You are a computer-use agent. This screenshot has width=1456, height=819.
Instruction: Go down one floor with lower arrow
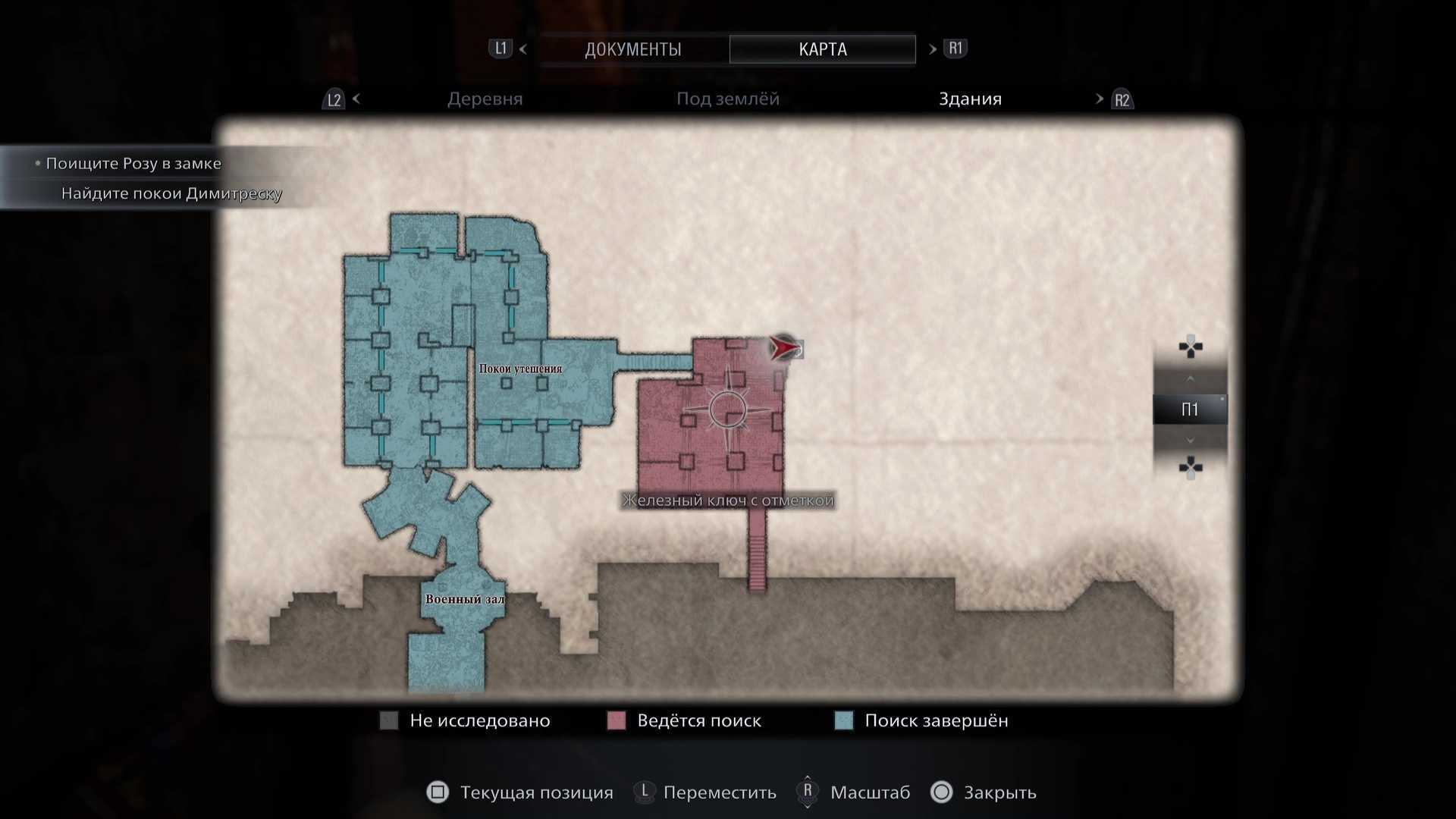click(x=1190, y=441)
